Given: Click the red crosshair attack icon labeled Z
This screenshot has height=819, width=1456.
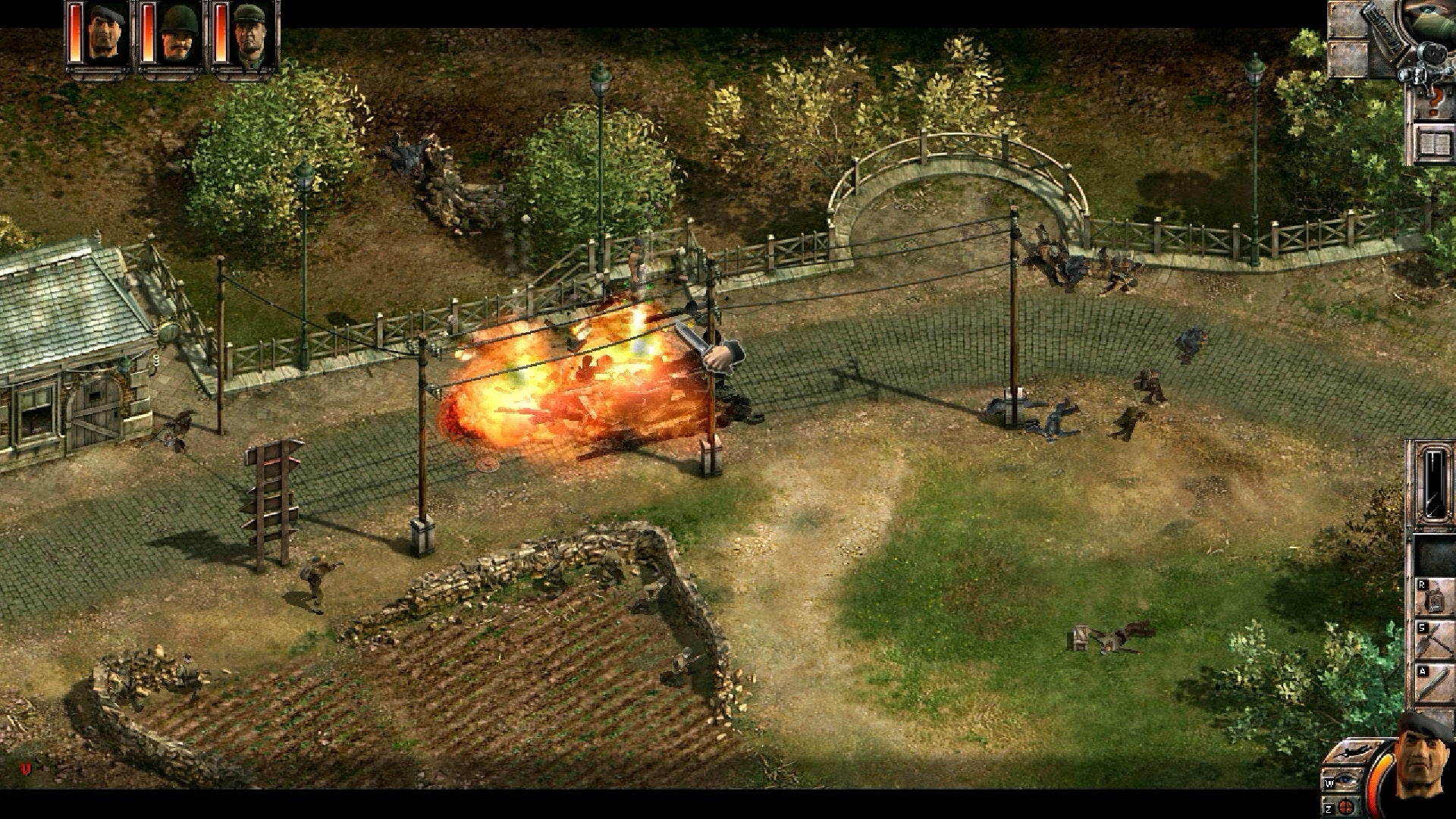Looking at the screenshot, I should pyautogui.click(x=1347, y=805).
